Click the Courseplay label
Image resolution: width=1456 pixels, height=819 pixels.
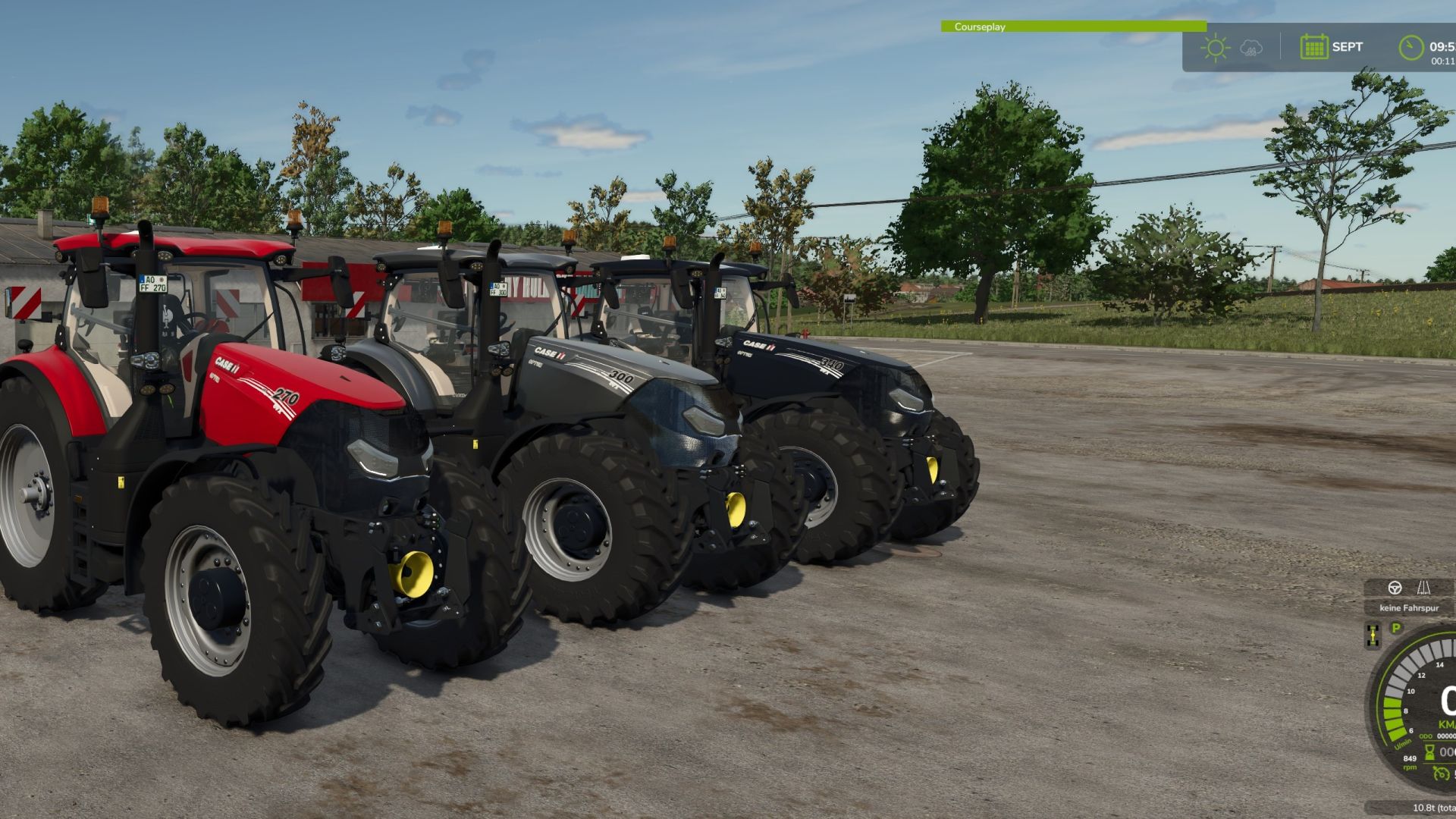(980, 27)
